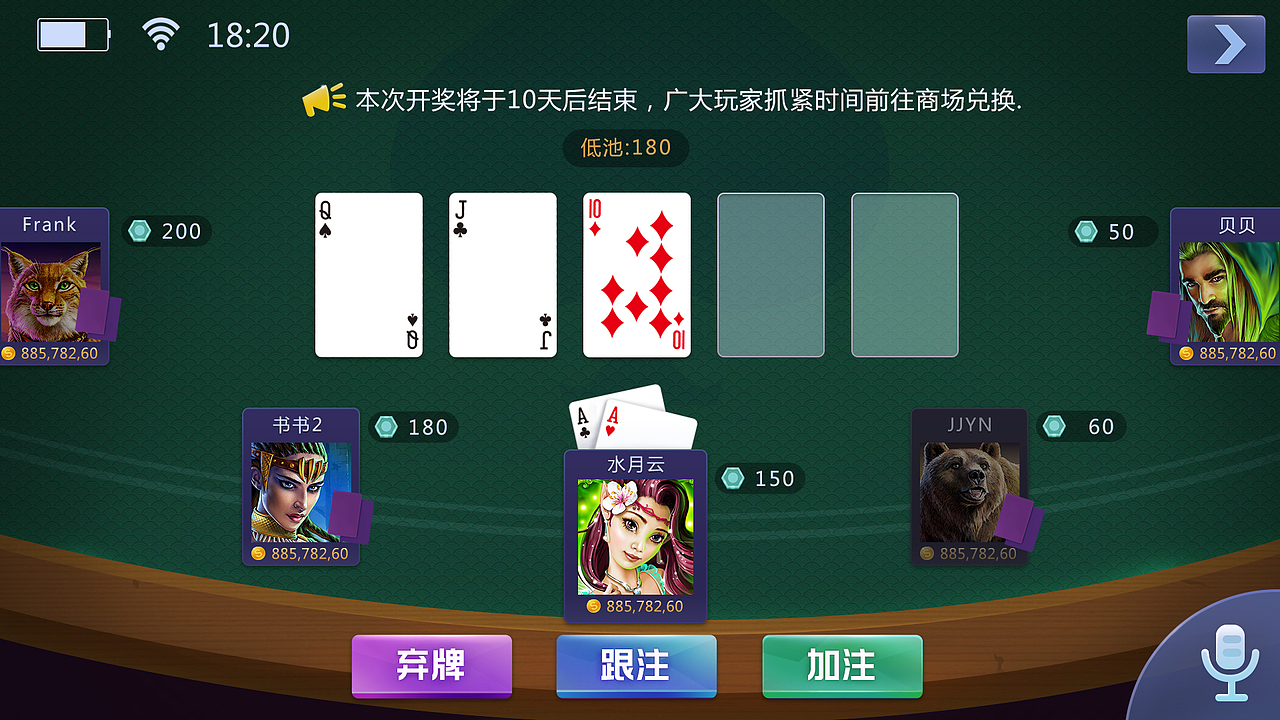Image resolution: width=1280 pixels, height=720 pixels.
Task: Click the gold coin icon under Frank
Action: coord(8,353)
